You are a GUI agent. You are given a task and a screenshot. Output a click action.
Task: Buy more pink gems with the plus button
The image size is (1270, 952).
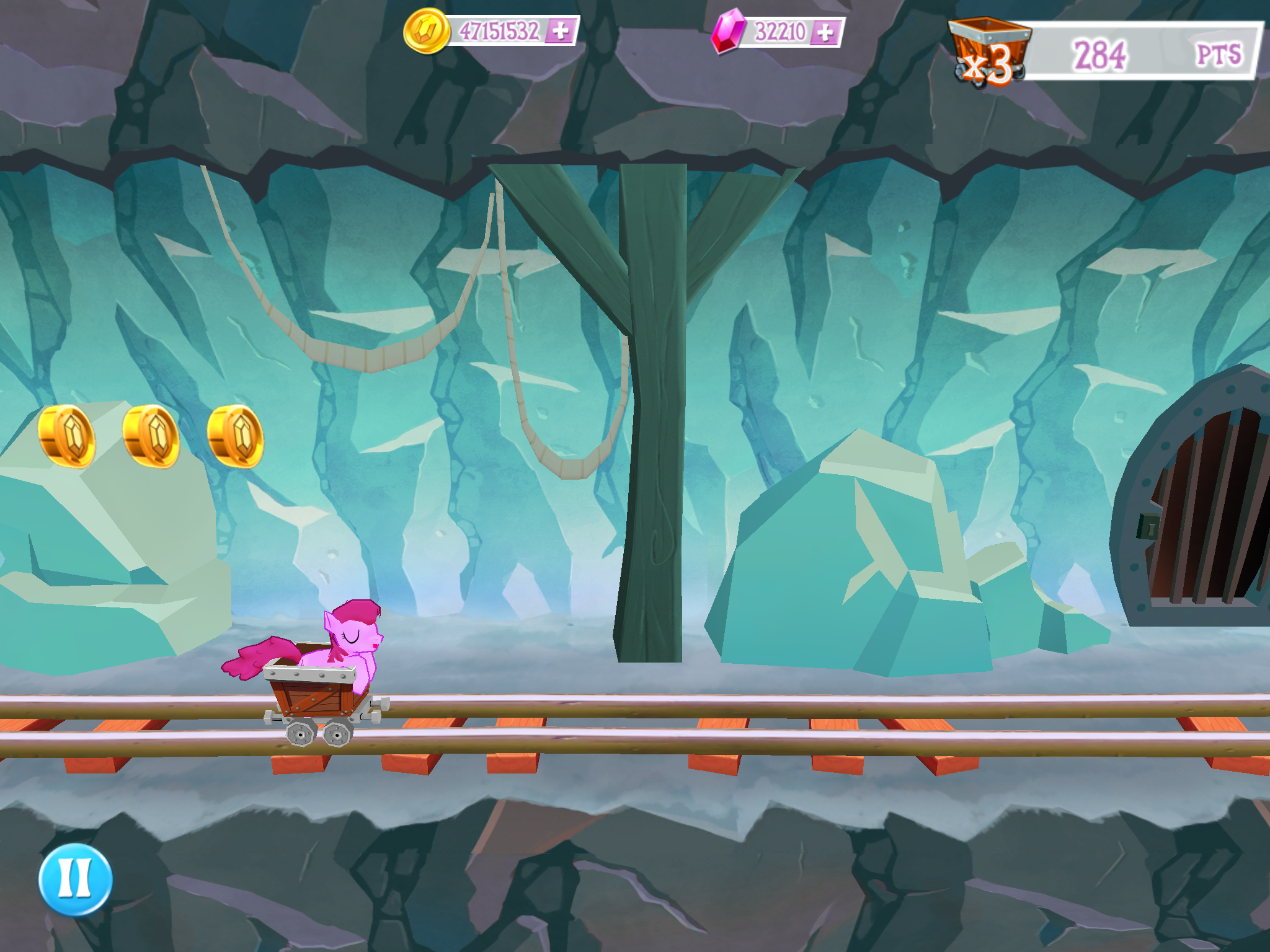(x=825, y=32)
